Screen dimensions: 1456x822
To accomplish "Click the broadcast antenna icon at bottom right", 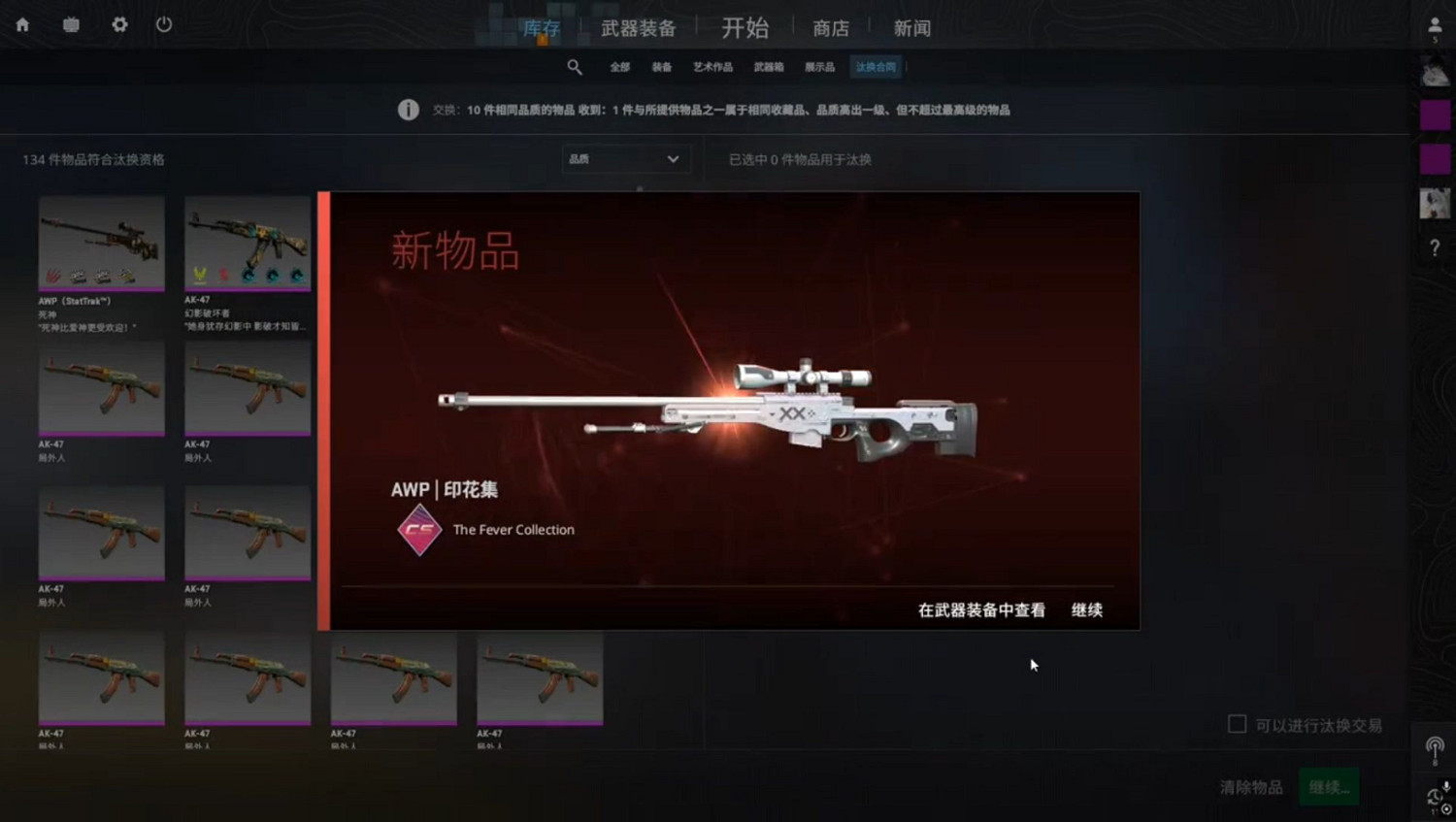I will [x=1434, y=747].
